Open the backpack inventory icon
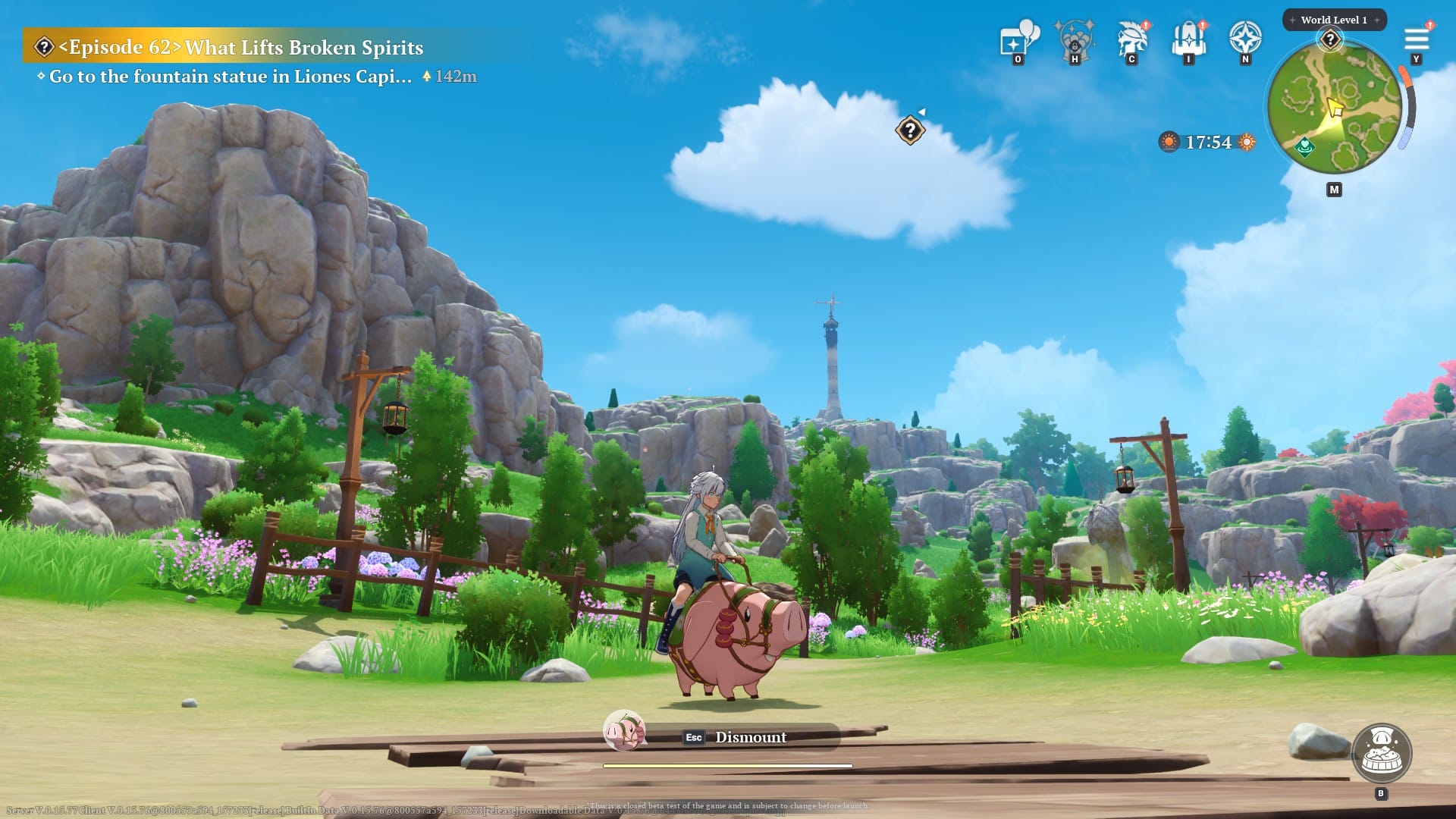Image resolution: width=1456 pixels, height=819 pixels. point(1188,39)
